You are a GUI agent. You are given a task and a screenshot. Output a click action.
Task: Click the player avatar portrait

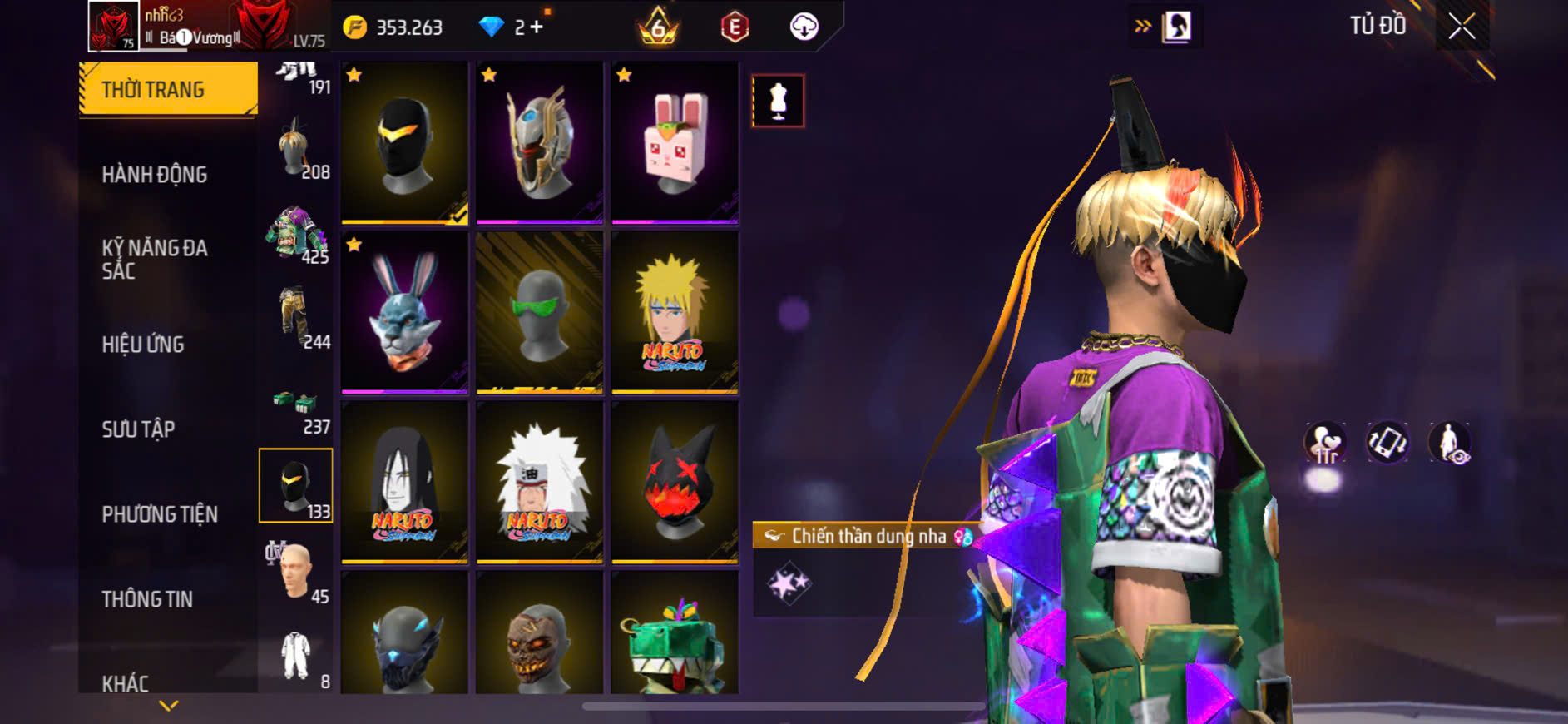pyautogui.click(x=113, y=27)
